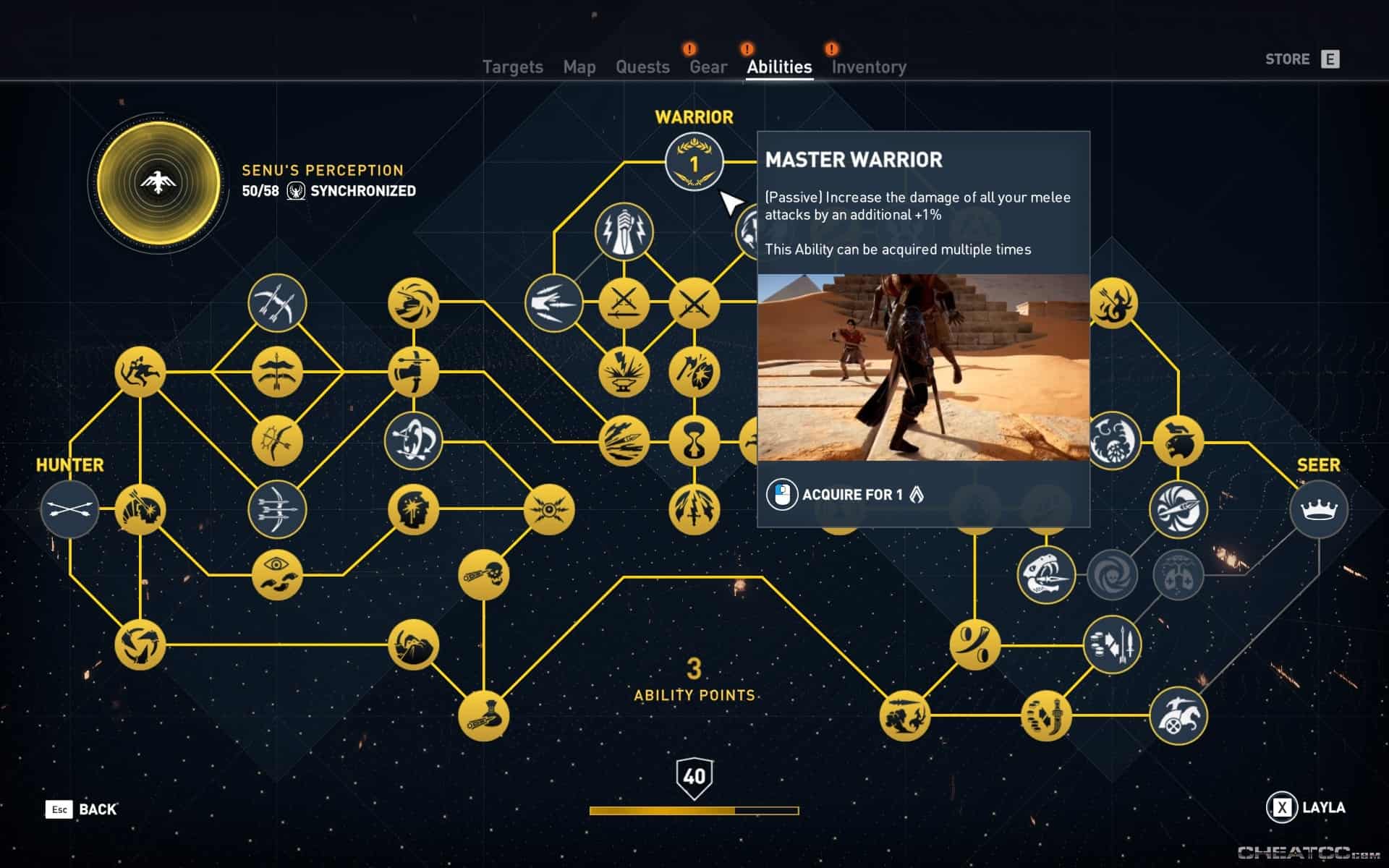This screenshot has height=868, width=1389.
Task: Click the axe ability icon in the Warrior tree
Action: pos(693,370)
